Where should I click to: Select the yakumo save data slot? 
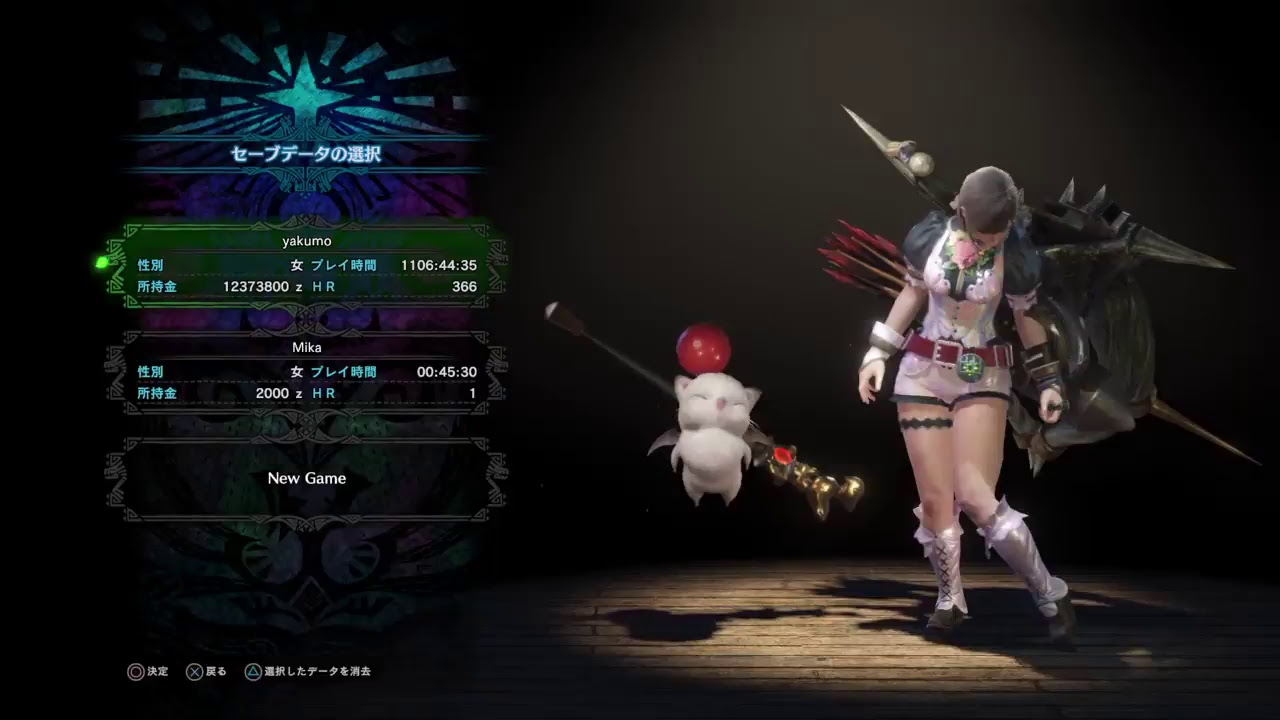(307, 263)
